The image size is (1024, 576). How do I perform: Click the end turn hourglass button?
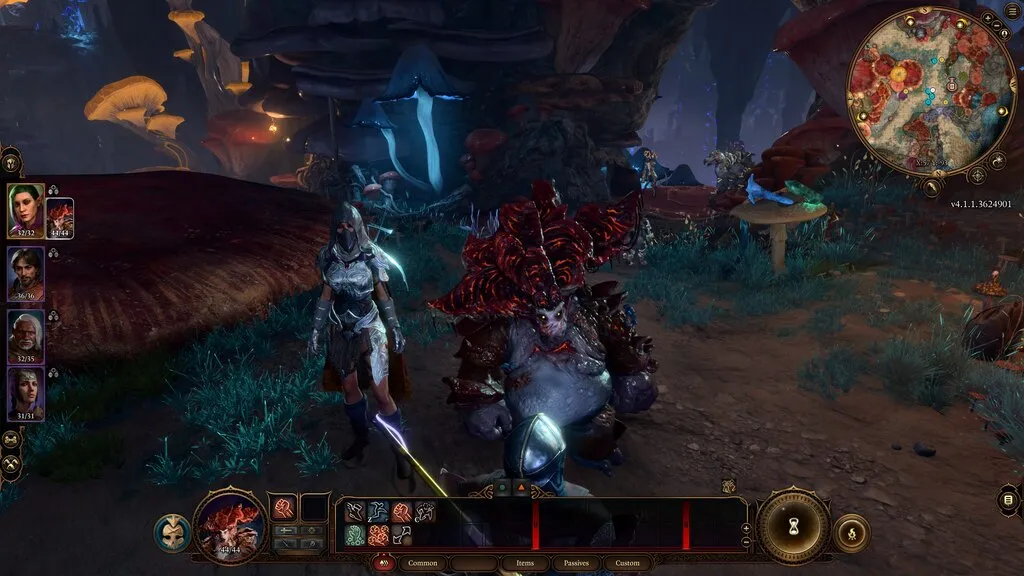(x=792, y=527)
